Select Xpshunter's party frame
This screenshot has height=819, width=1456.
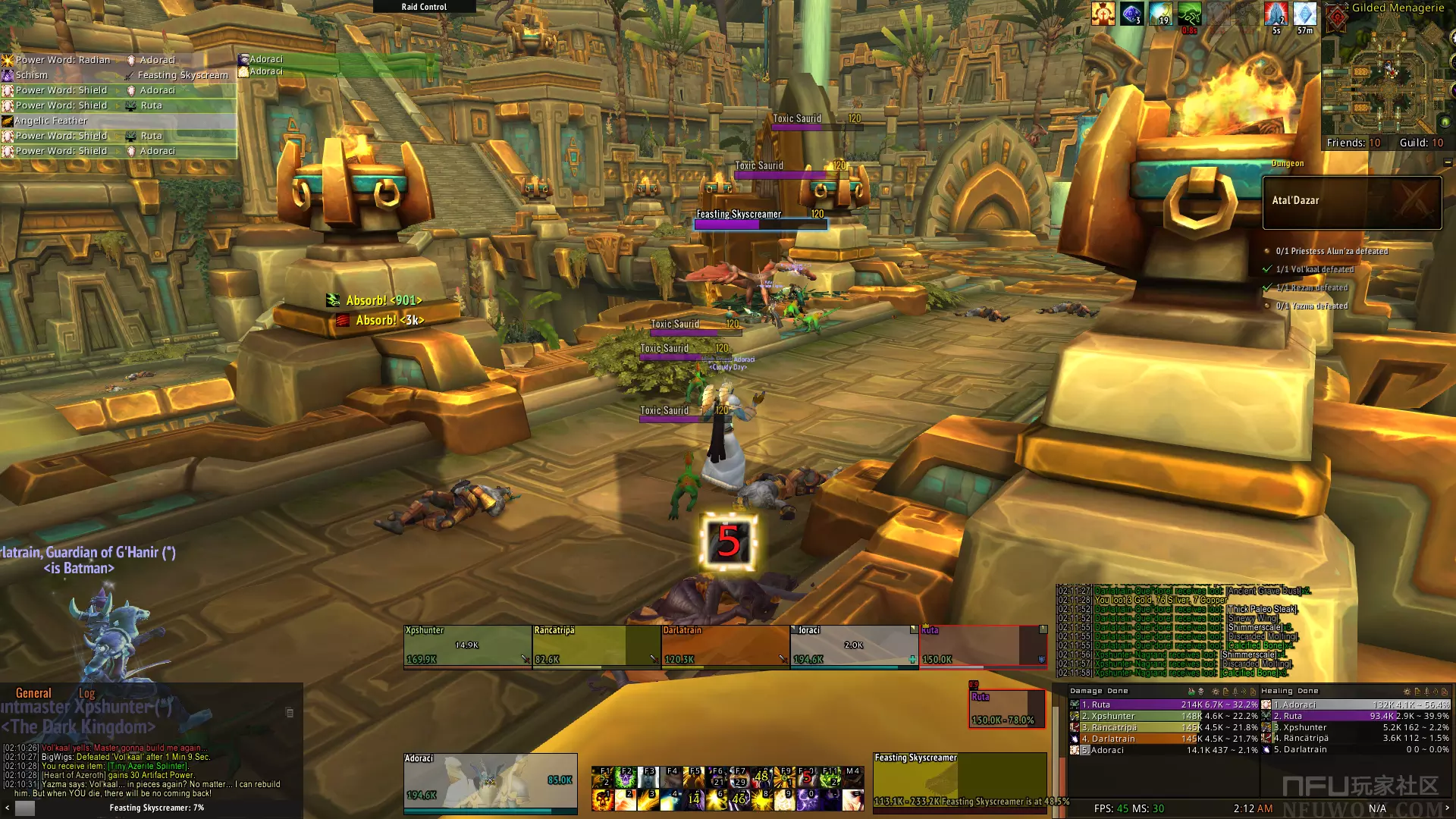(467, 645)
